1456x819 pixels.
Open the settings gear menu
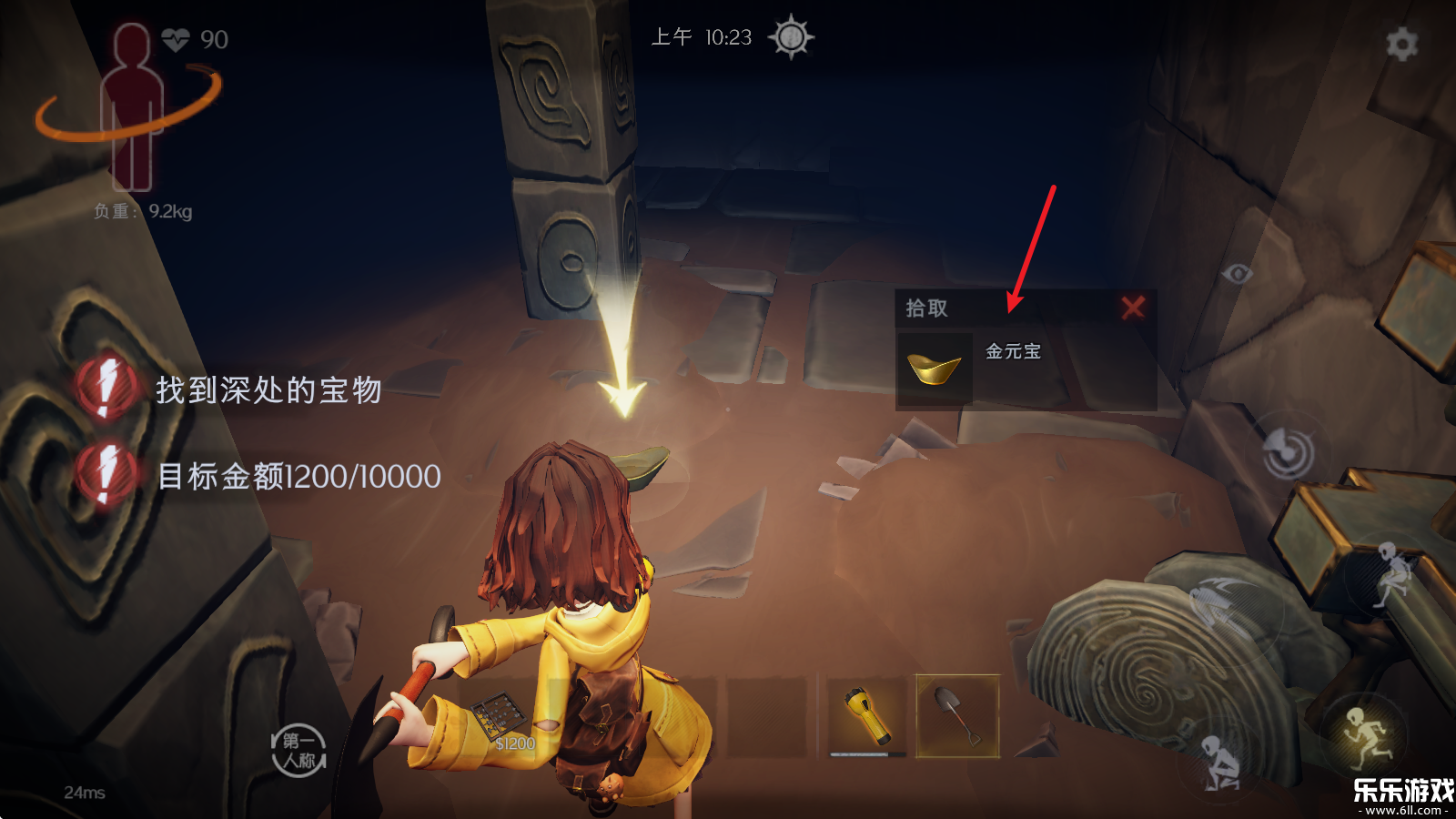1401,43
